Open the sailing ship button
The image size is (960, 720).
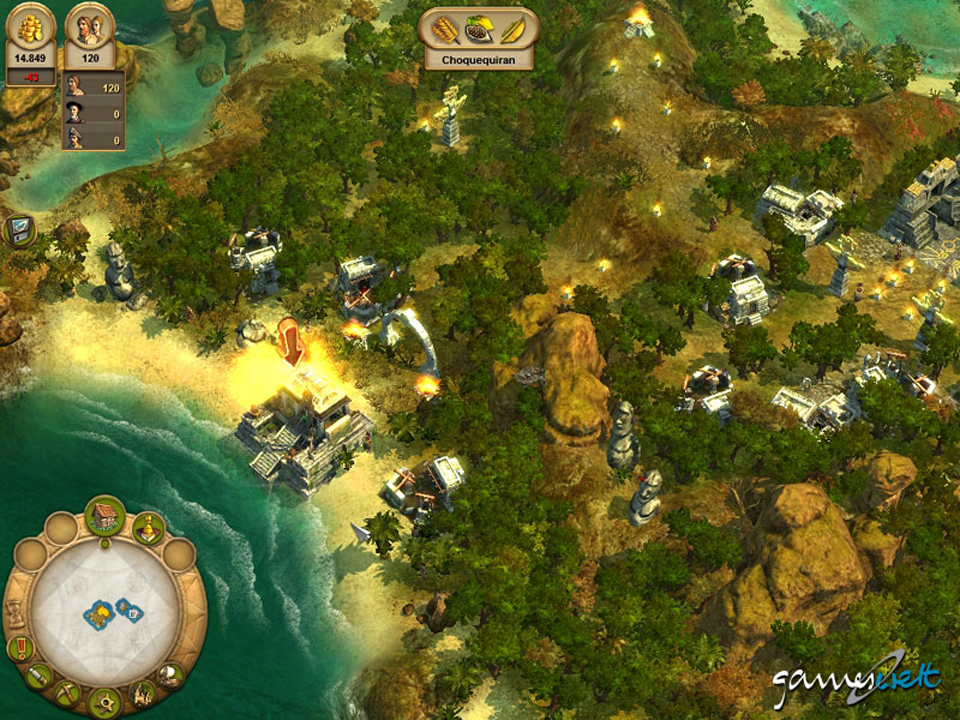click(171, 676)
